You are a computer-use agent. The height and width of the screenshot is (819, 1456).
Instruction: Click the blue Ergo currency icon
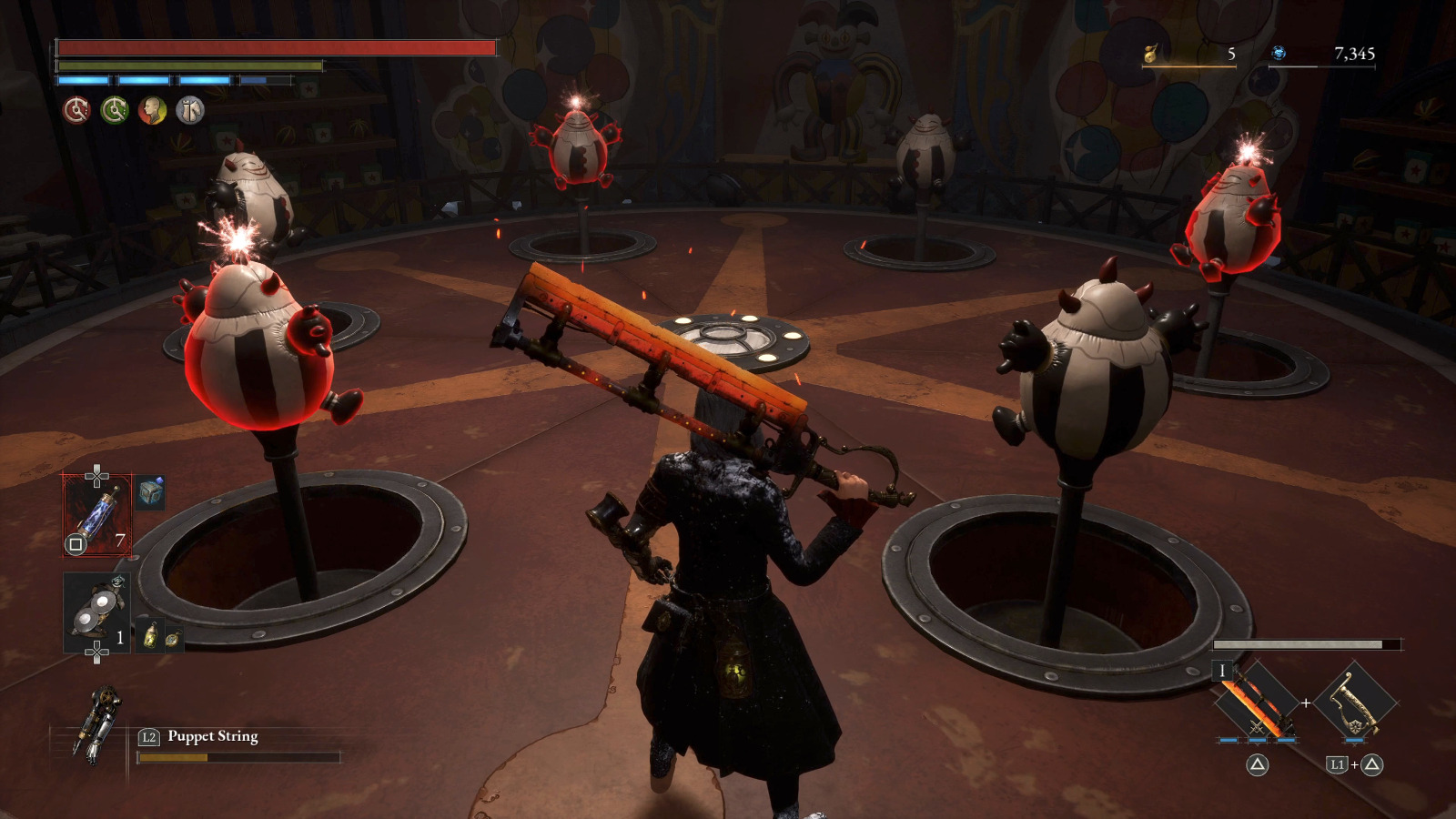(x=1279, y=54)
